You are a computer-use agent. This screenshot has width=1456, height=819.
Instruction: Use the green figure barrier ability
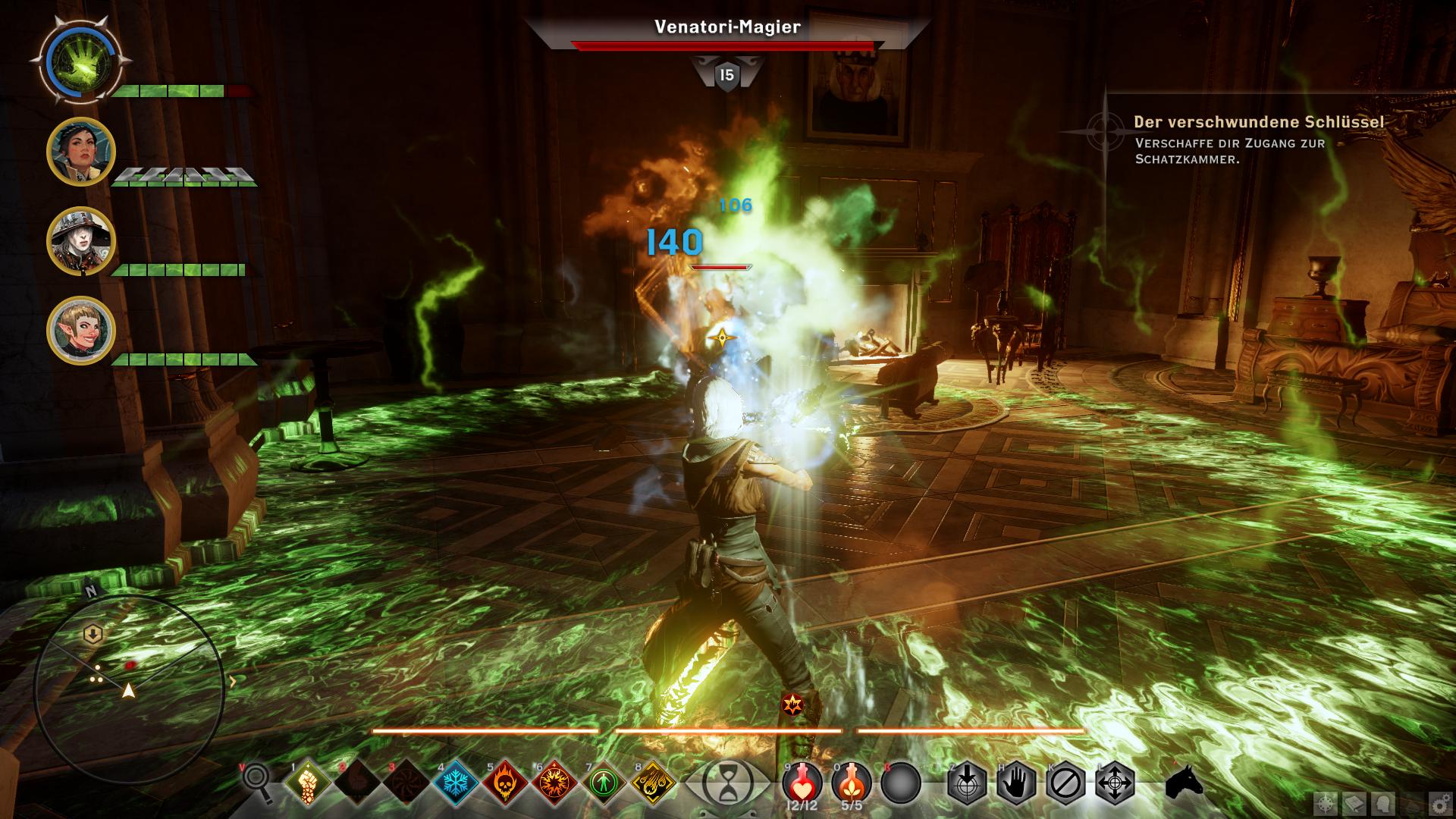click(604, 782)
